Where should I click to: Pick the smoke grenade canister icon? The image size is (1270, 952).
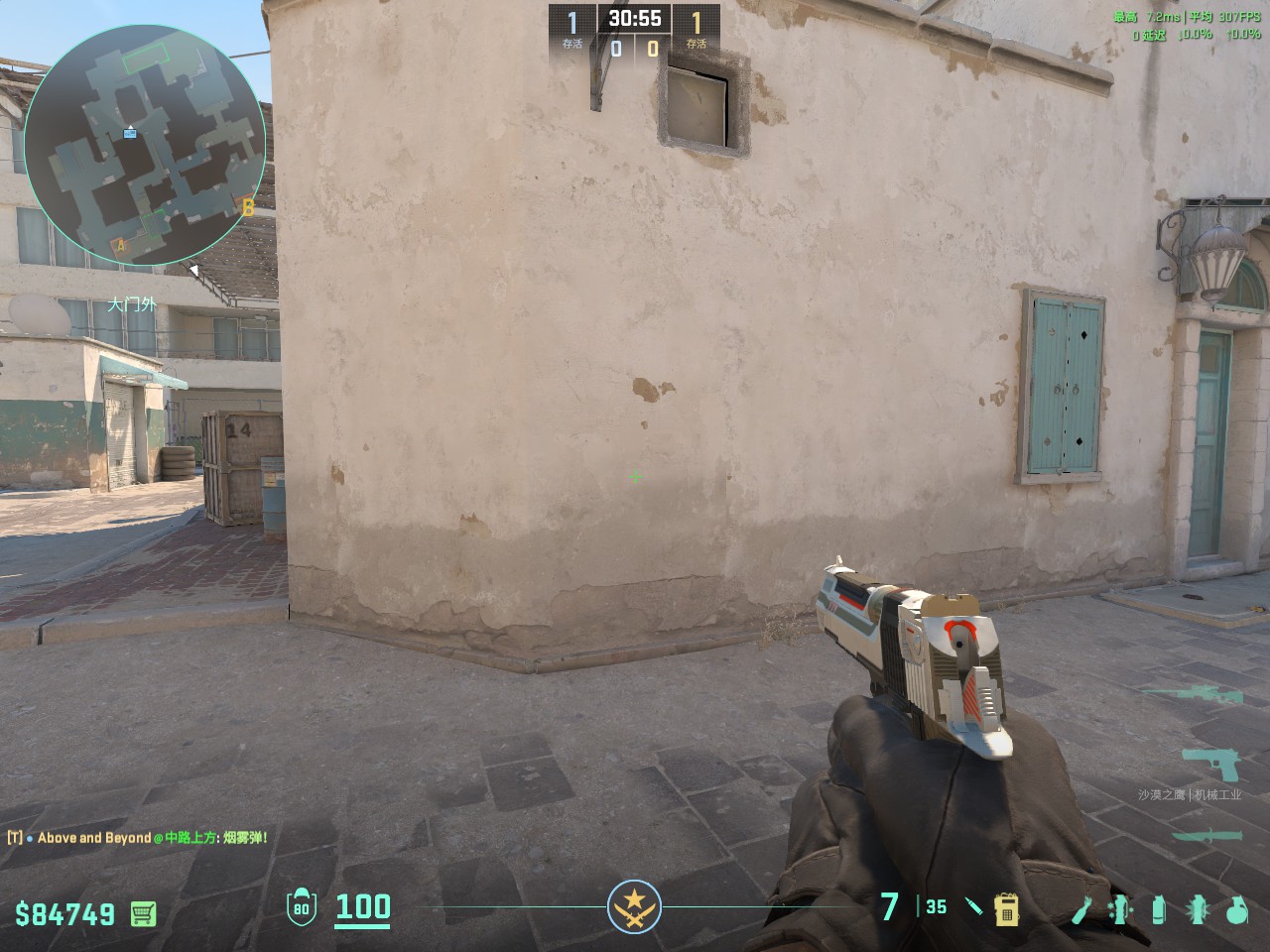1158,908
